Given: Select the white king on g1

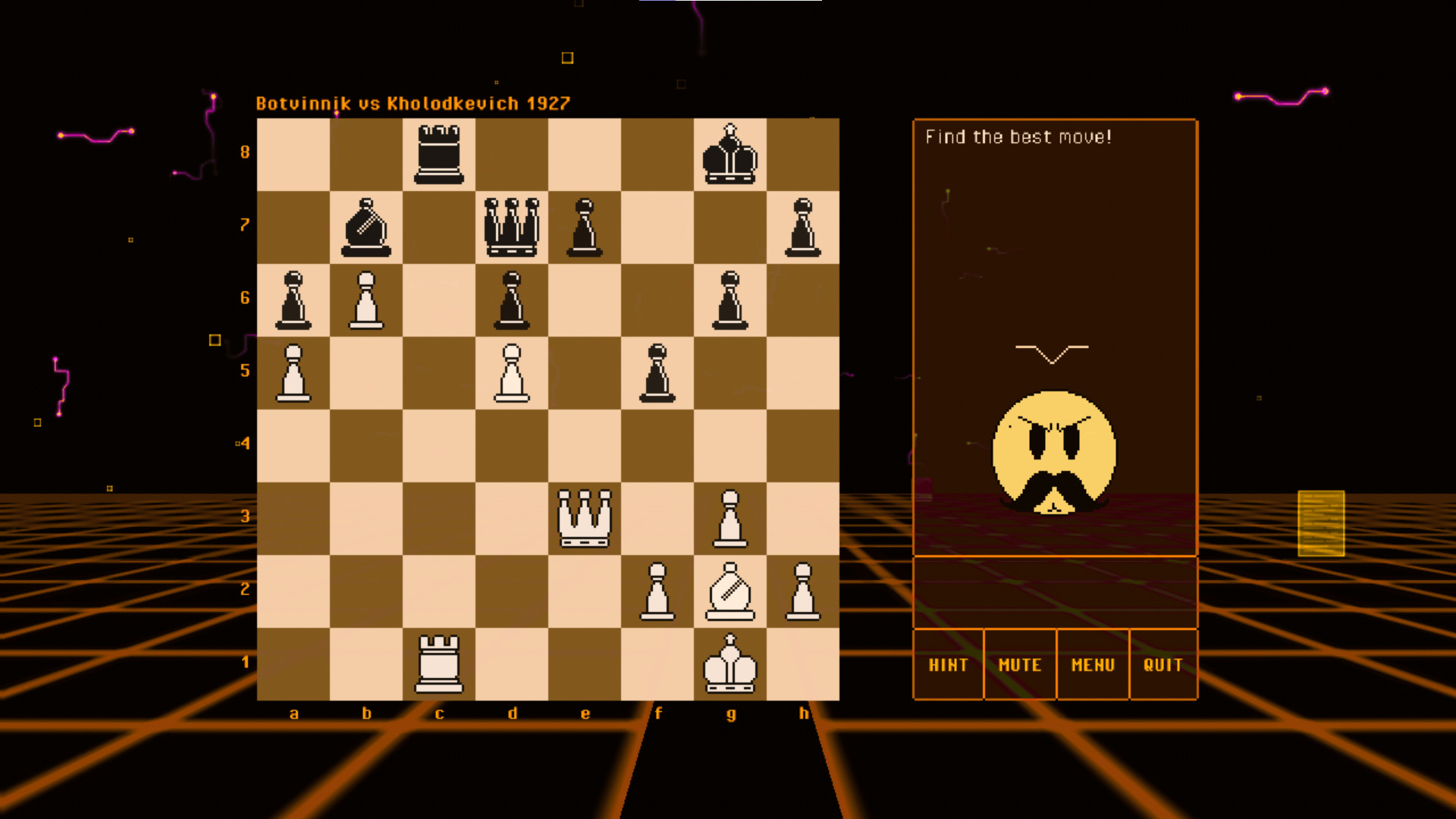Looking at the screenshot, I should click(x=731, y=665).
